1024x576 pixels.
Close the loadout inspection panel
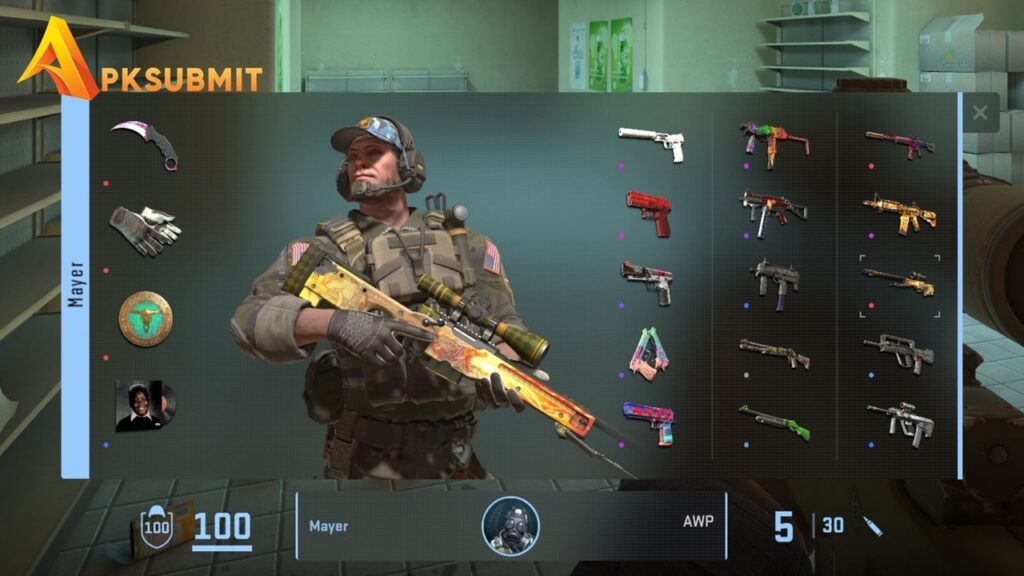coord(980,113)
